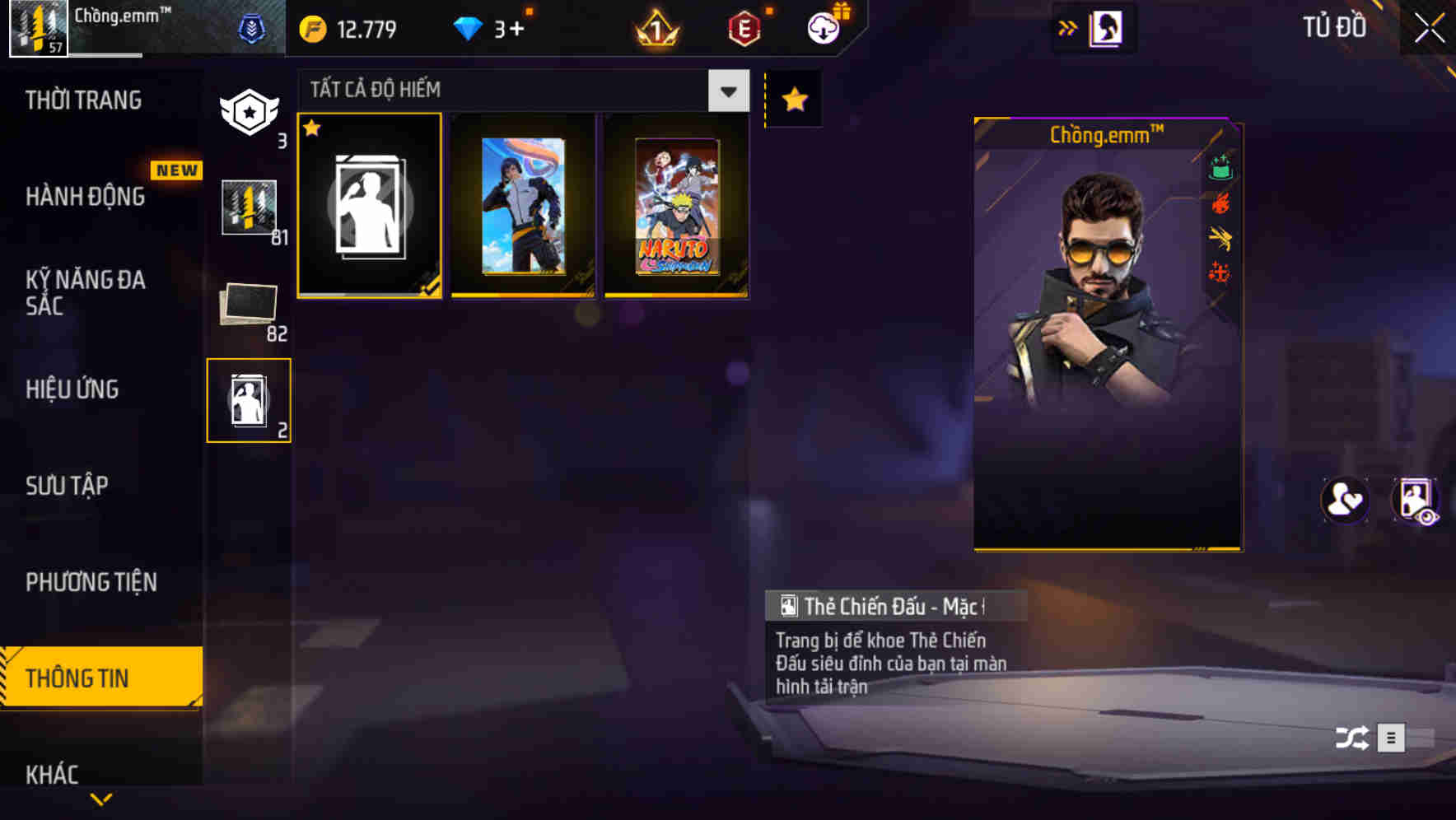The image size is (1456, 820).
Task: Select the currently equipped card with star marker
Action: tap(369, 206)
